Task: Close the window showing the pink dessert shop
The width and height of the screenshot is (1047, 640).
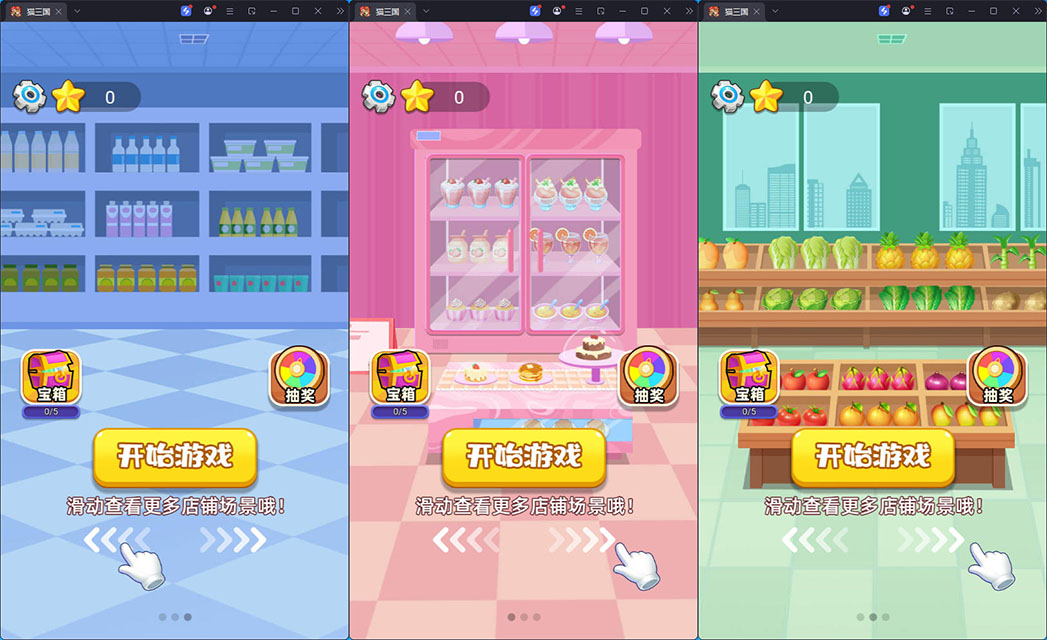Action: coord(666,11)
